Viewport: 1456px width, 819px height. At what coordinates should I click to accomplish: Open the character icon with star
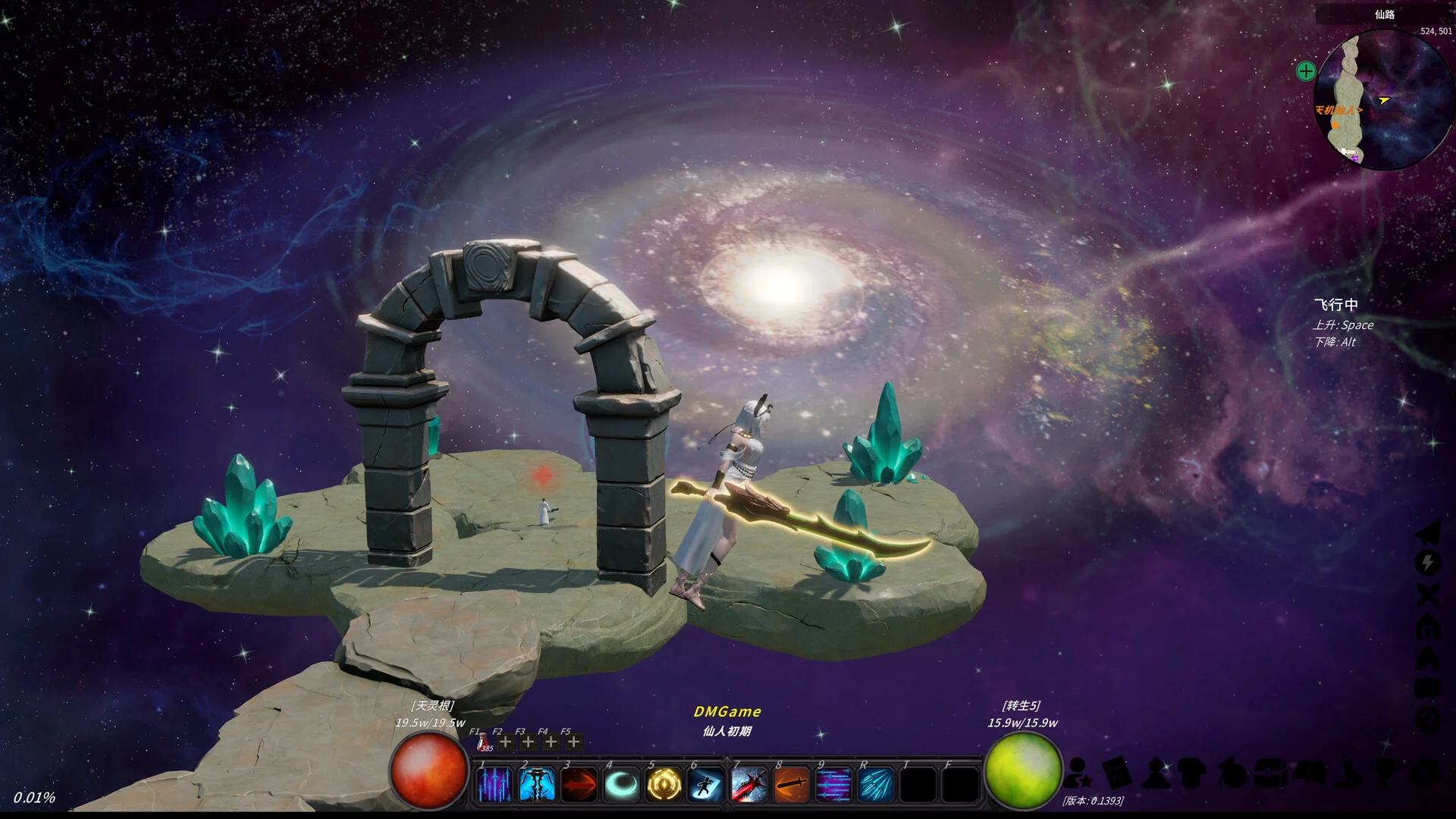click(1078, 773)
